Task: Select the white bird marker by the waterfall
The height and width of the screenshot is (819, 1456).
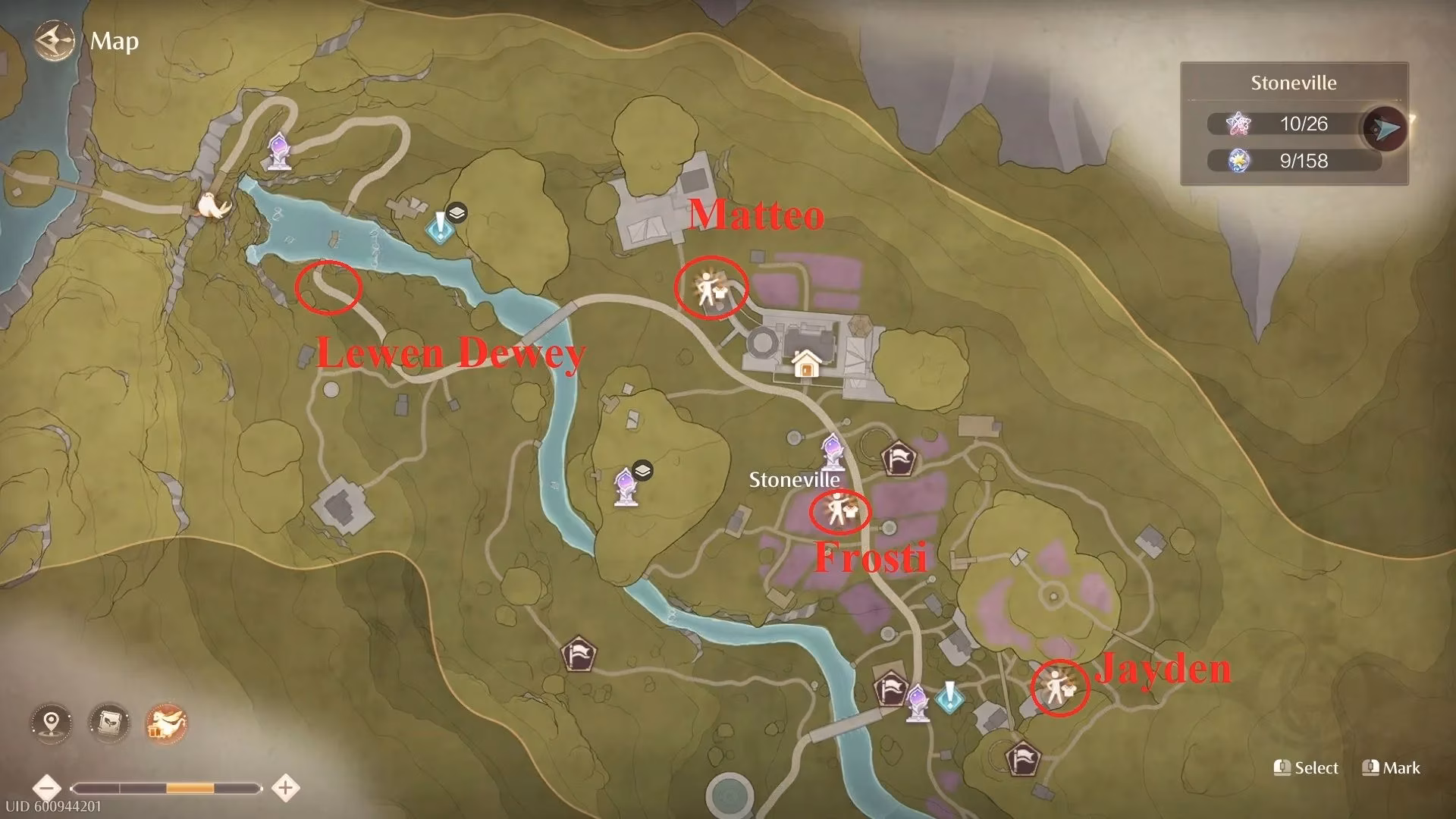Action: [x=206, y=204]
